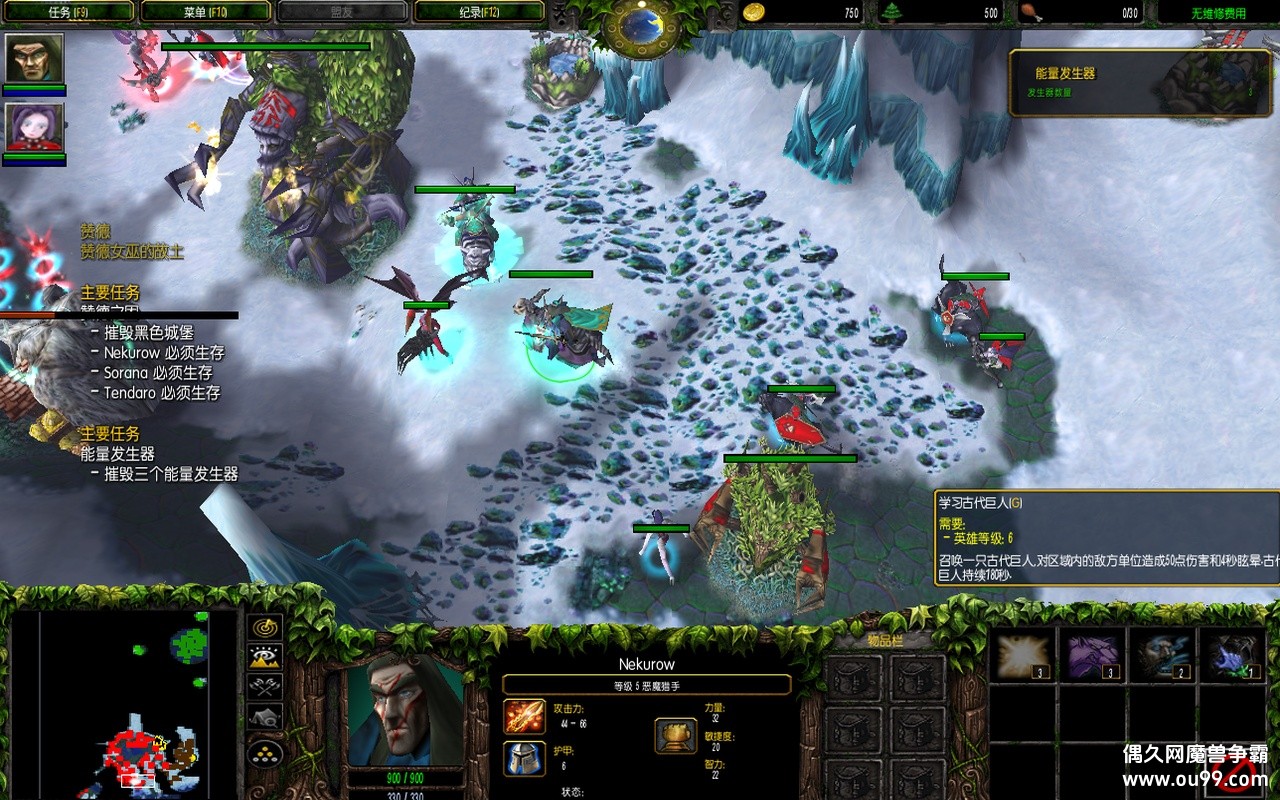The width and height of the screenshot is (1280, 800).
Task: Open the 纪录 (F12) message log
Action: [480, 12]
